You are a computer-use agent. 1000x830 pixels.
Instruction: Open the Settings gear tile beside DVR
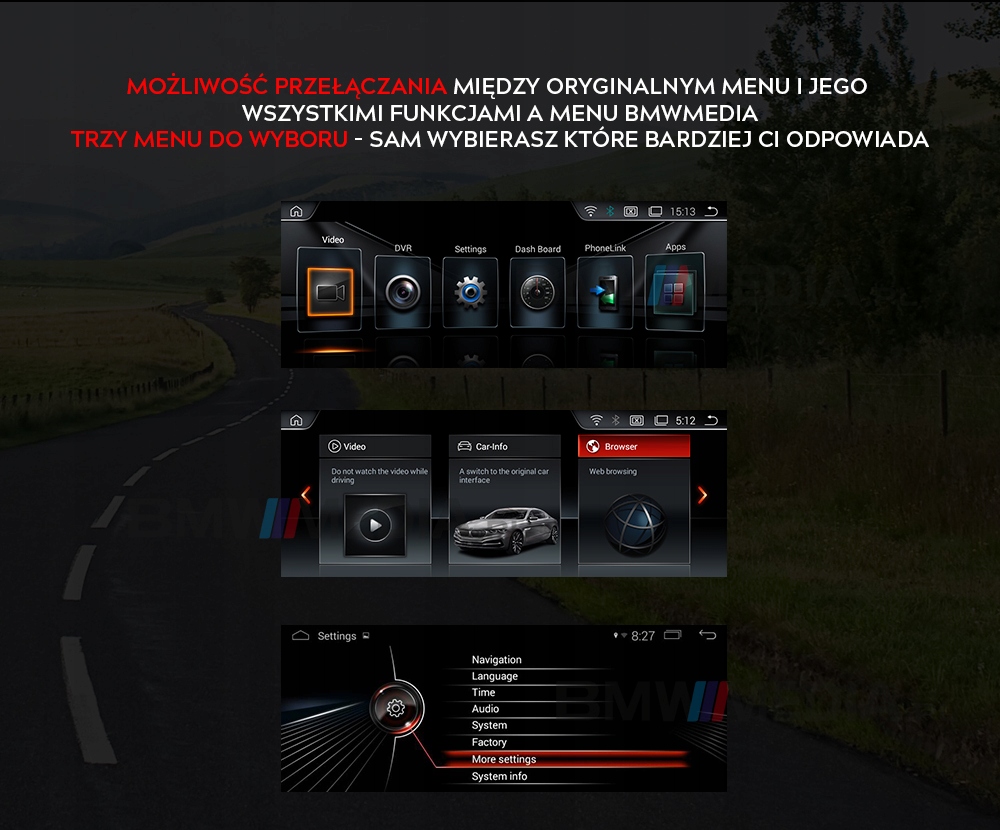pos(470,292)
